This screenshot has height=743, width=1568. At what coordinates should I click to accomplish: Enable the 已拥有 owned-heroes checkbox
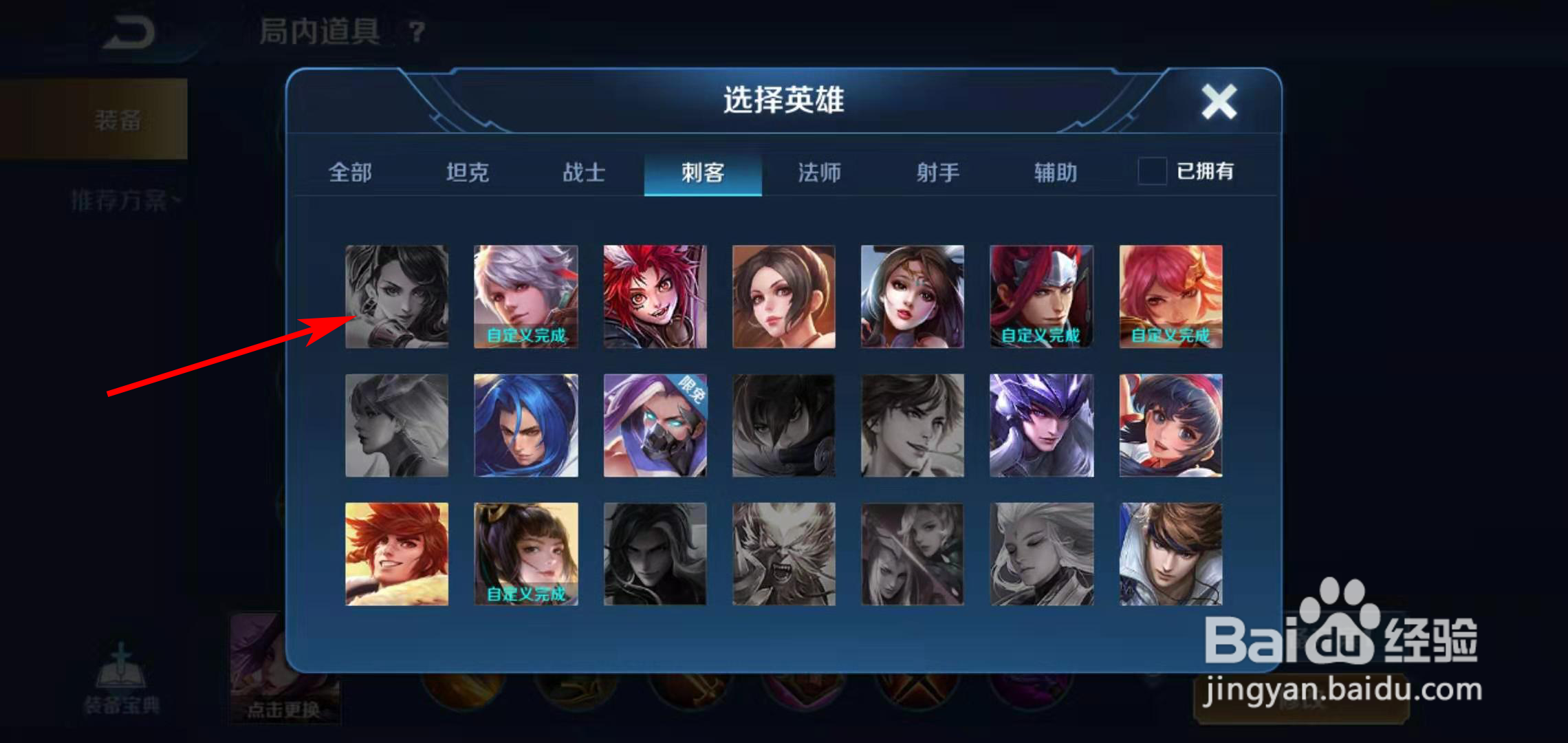pos(1150,172)
